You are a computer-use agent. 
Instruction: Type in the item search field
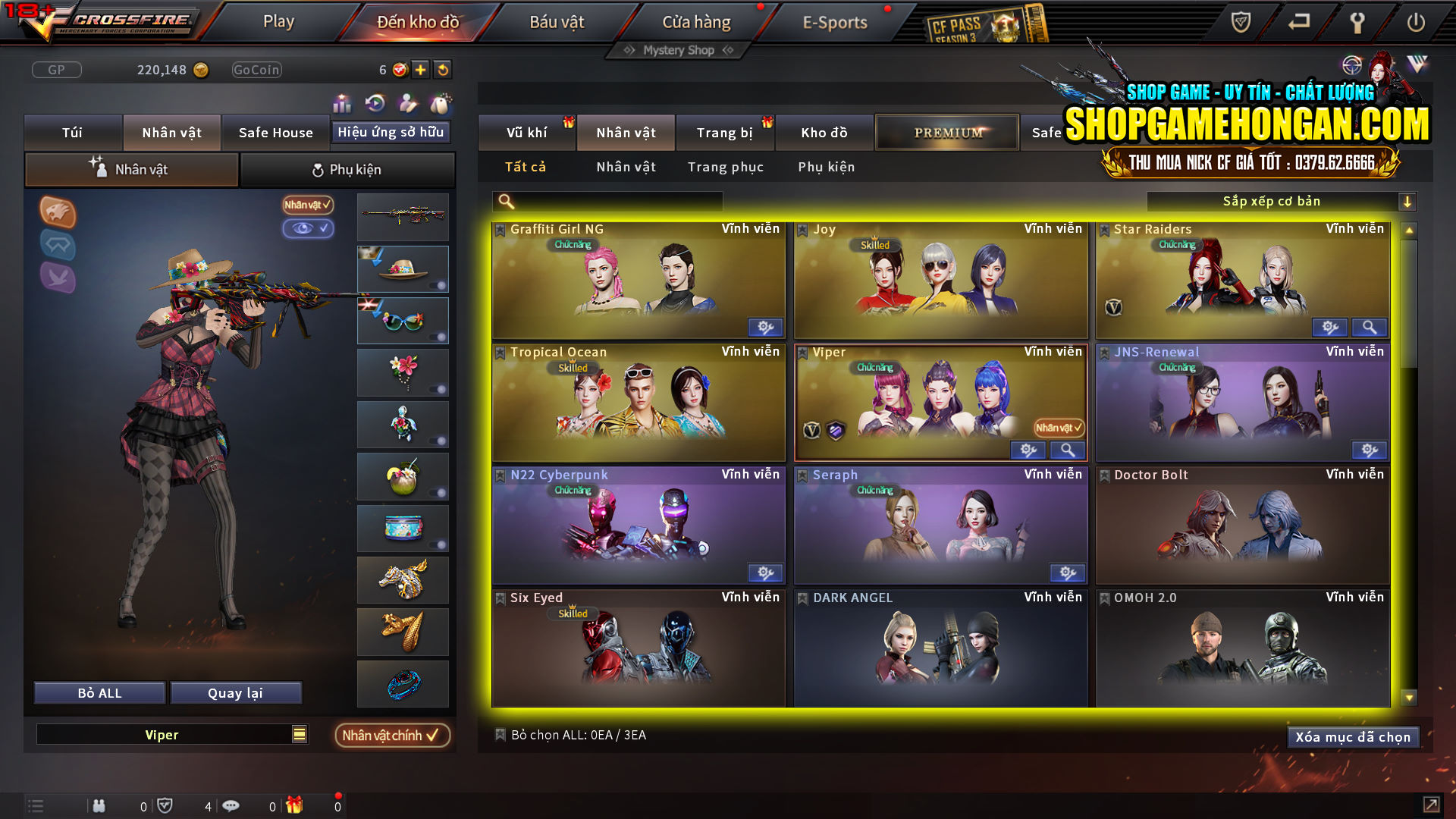607,201
